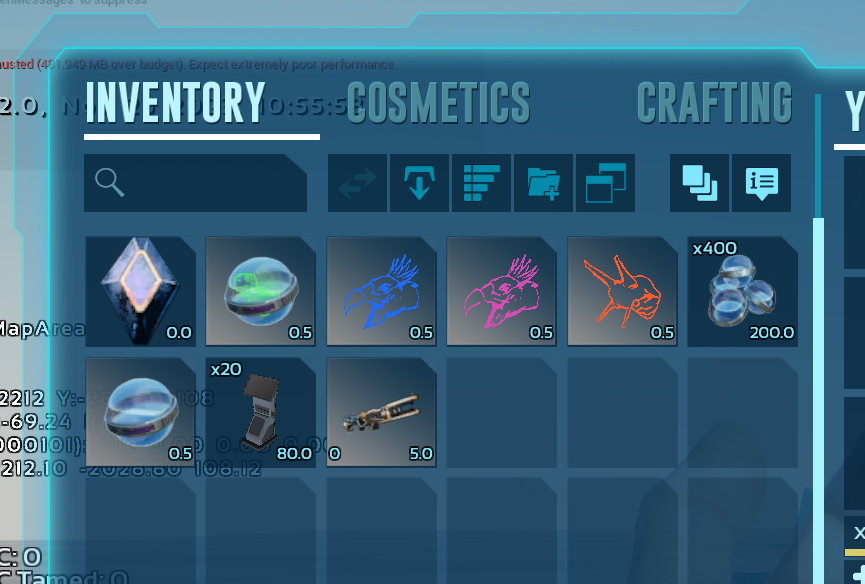Viewport: 865px width, 584px height.
Task: Open the Cosmetics tab
Action: 438,102
